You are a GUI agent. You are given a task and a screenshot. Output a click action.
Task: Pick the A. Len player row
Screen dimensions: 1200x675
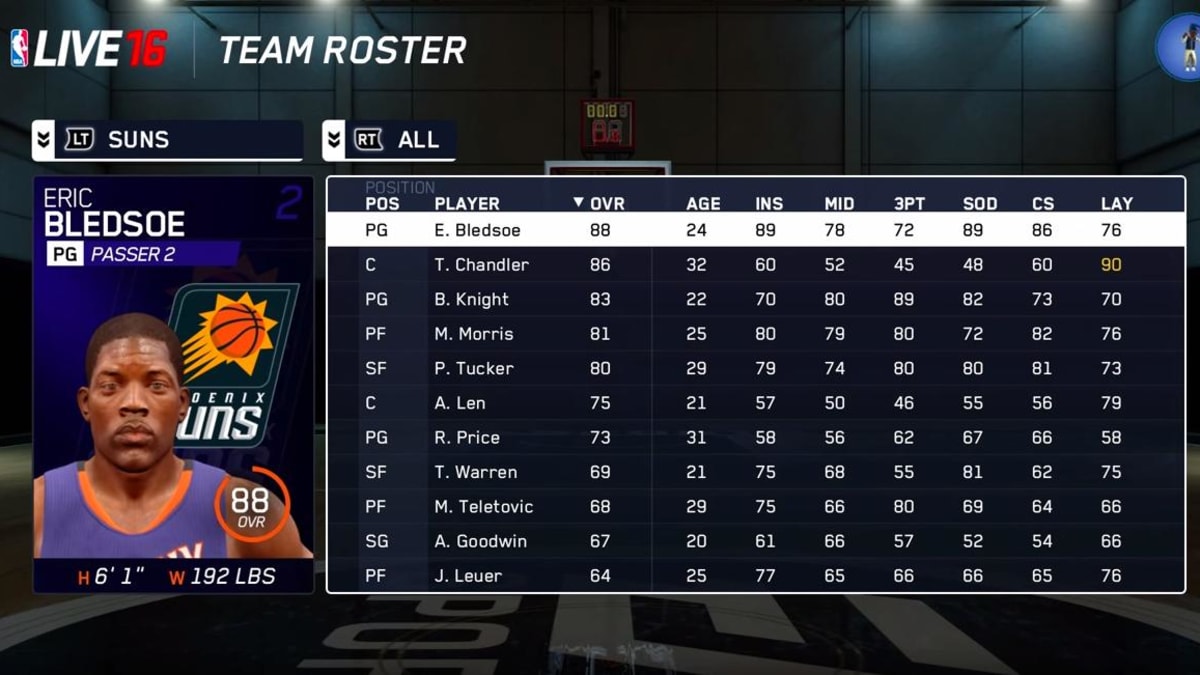pyautogui.click(x=459, y=403)
